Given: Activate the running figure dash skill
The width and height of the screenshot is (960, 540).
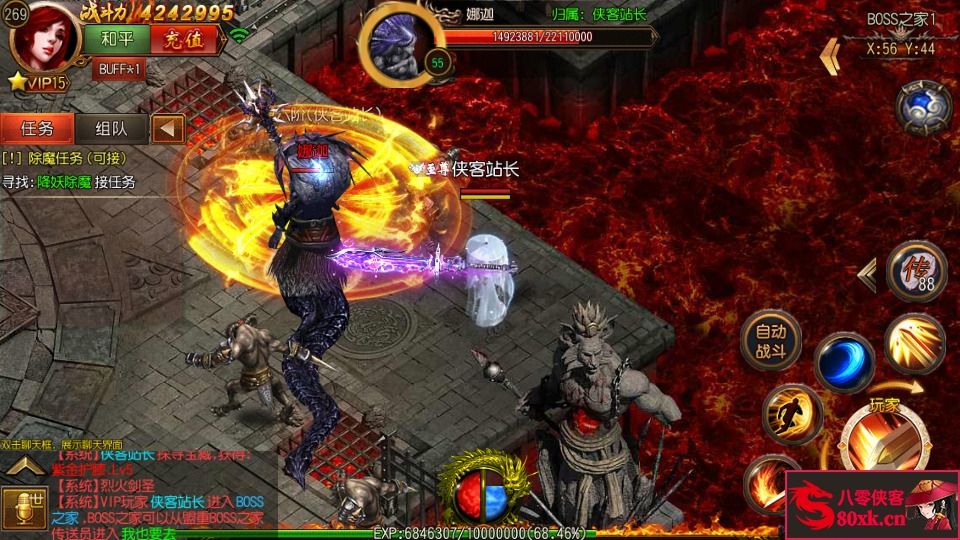Looking at the screenshot, I should coord(792,413).
